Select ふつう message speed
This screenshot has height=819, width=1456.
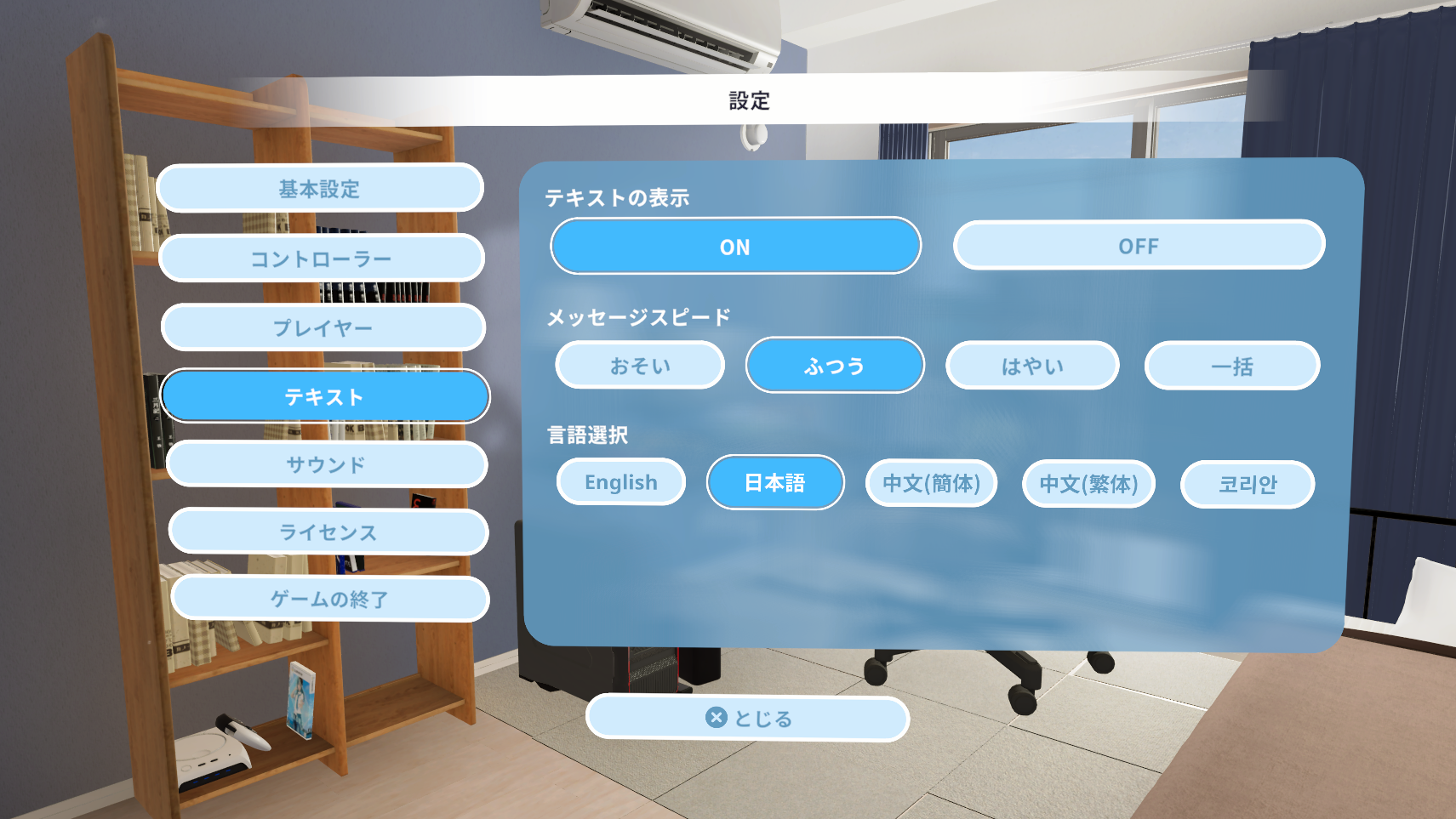click(835, 365)
